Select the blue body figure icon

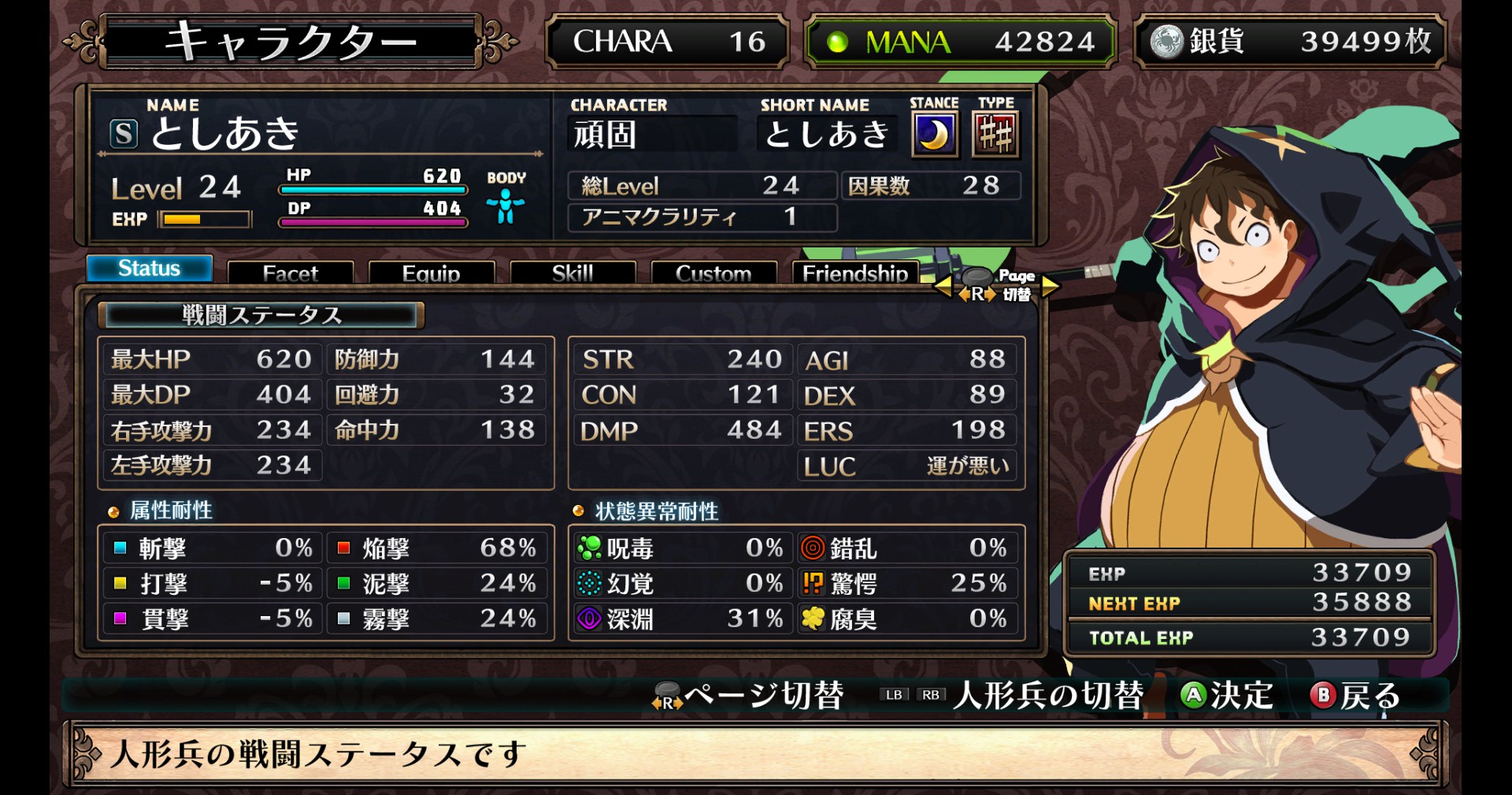coord(506,206)
